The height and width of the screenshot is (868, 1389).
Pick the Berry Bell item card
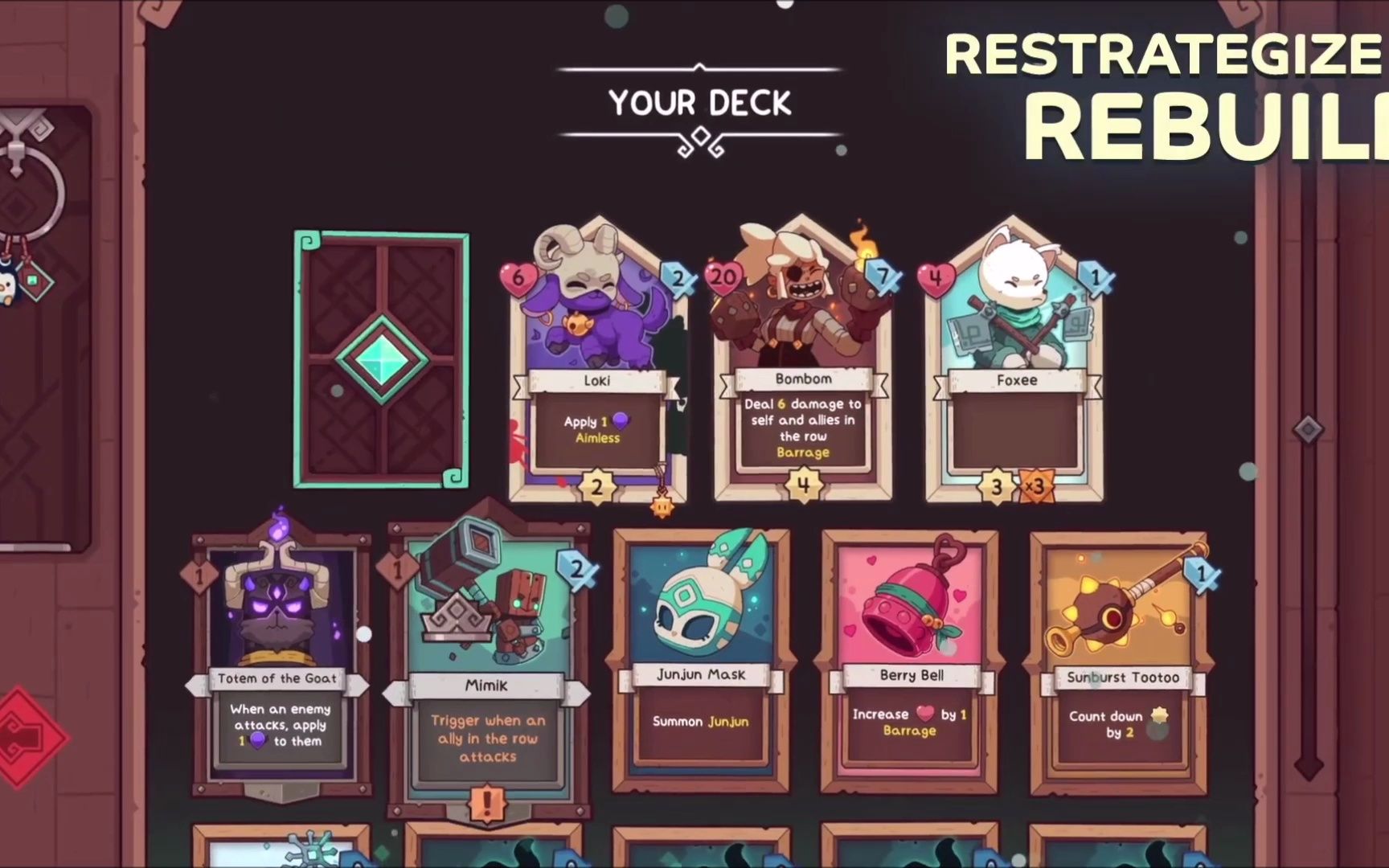point(910,659)
